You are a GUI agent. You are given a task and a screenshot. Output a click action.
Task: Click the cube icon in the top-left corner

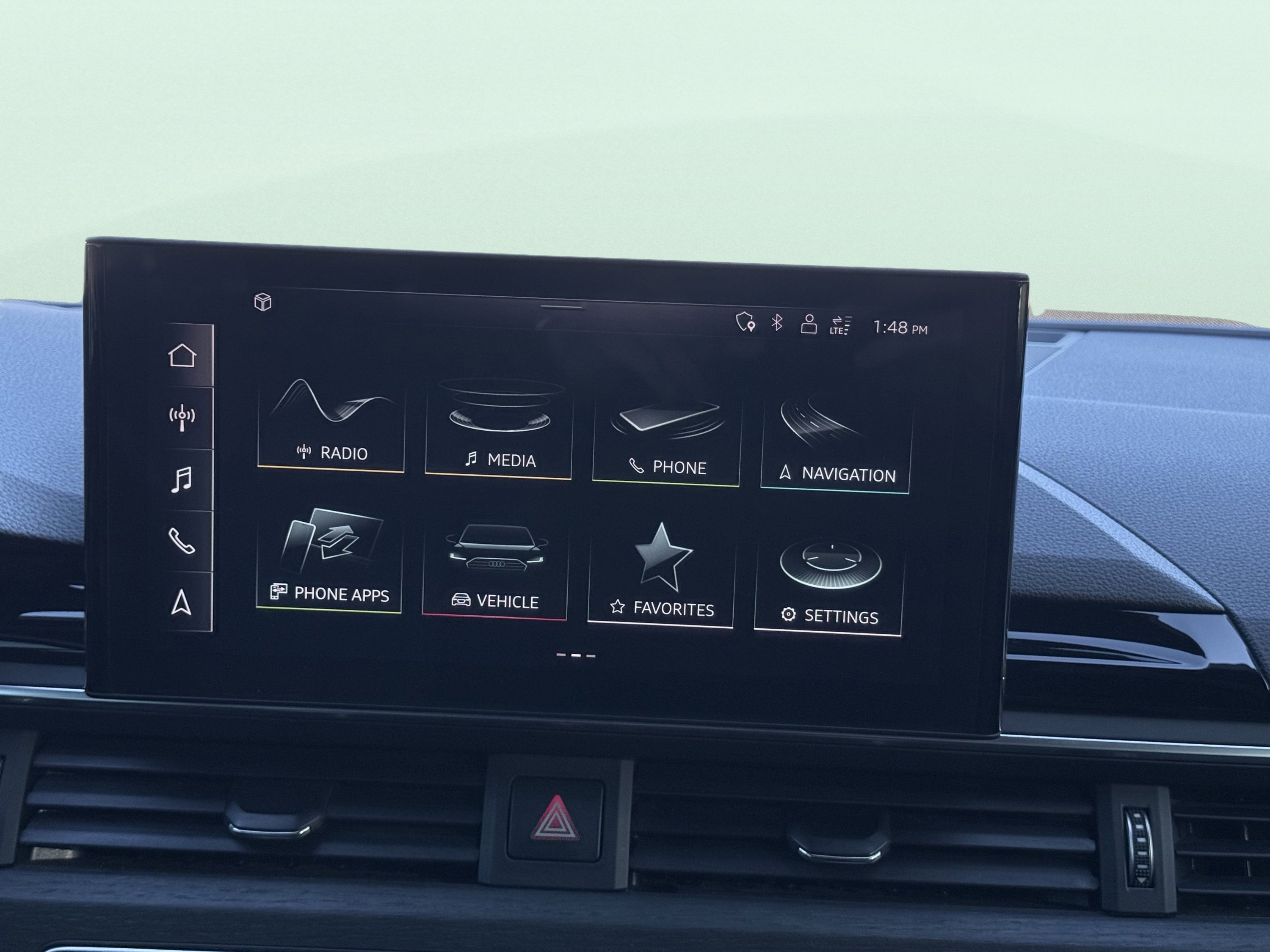pyautogui.click(x=263, y=302)
